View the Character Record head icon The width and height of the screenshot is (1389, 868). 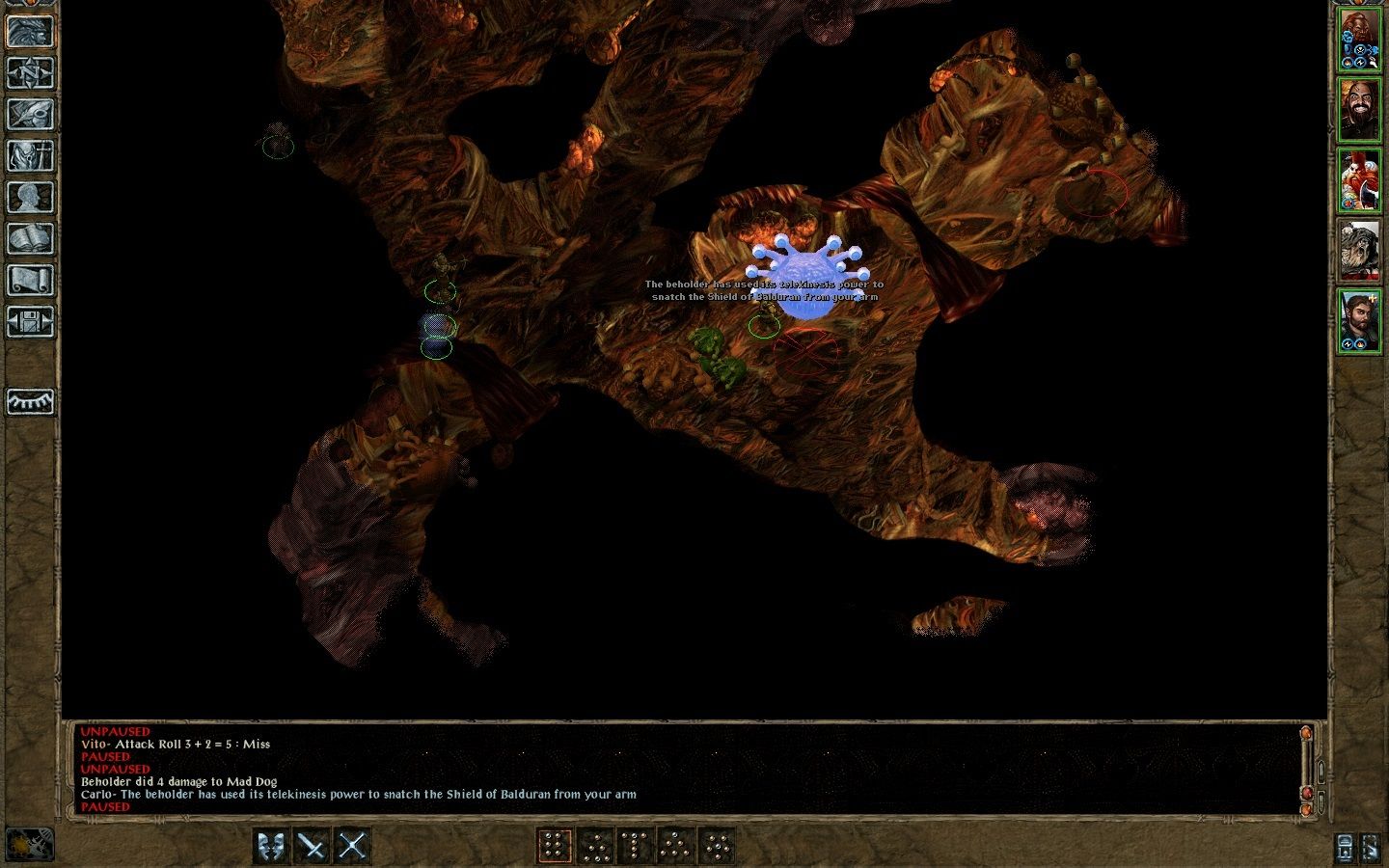31,195
